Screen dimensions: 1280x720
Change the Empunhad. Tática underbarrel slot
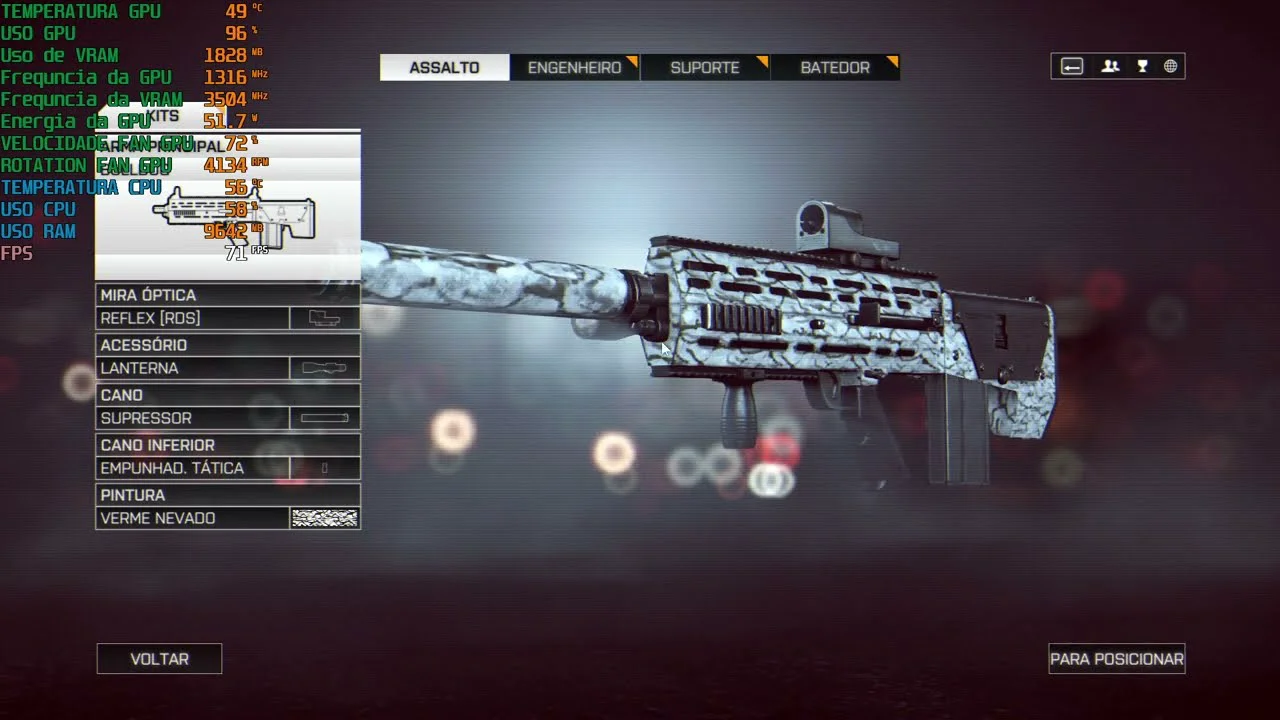coord(228,468)
